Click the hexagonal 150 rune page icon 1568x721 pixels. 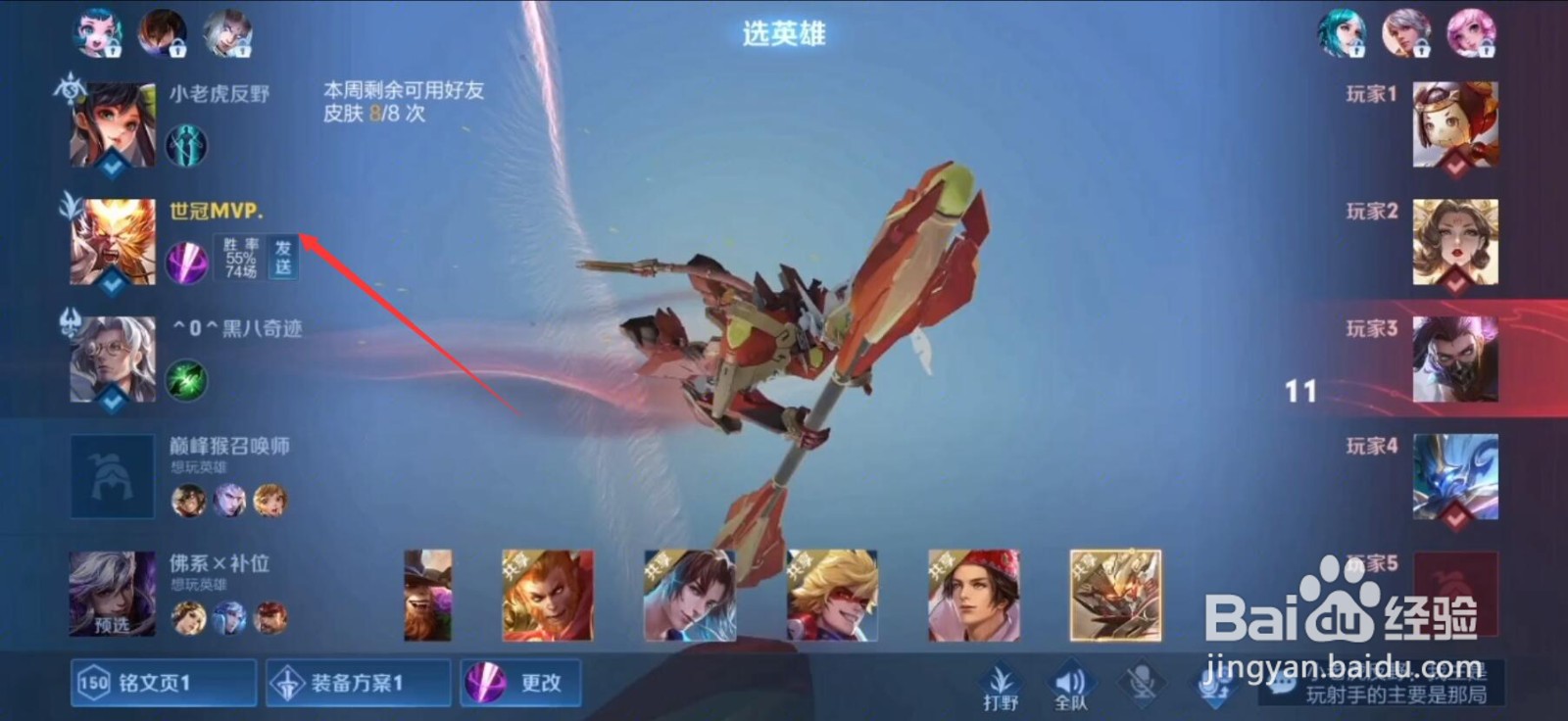(x=91, y=683)
